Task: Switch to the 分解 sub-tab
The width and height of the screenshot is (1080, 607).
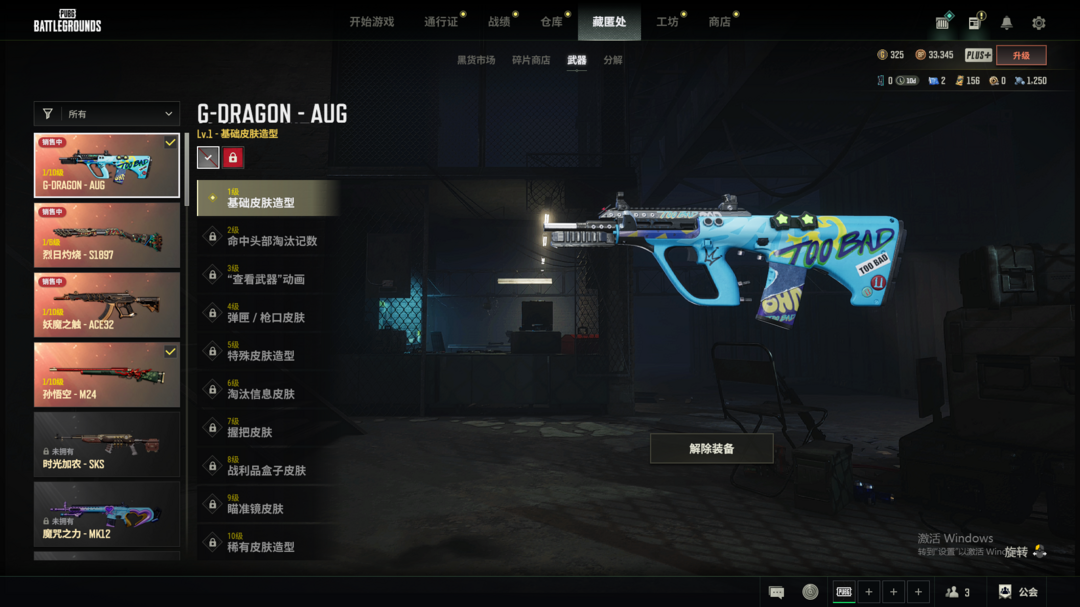Action: click(613, 60)
